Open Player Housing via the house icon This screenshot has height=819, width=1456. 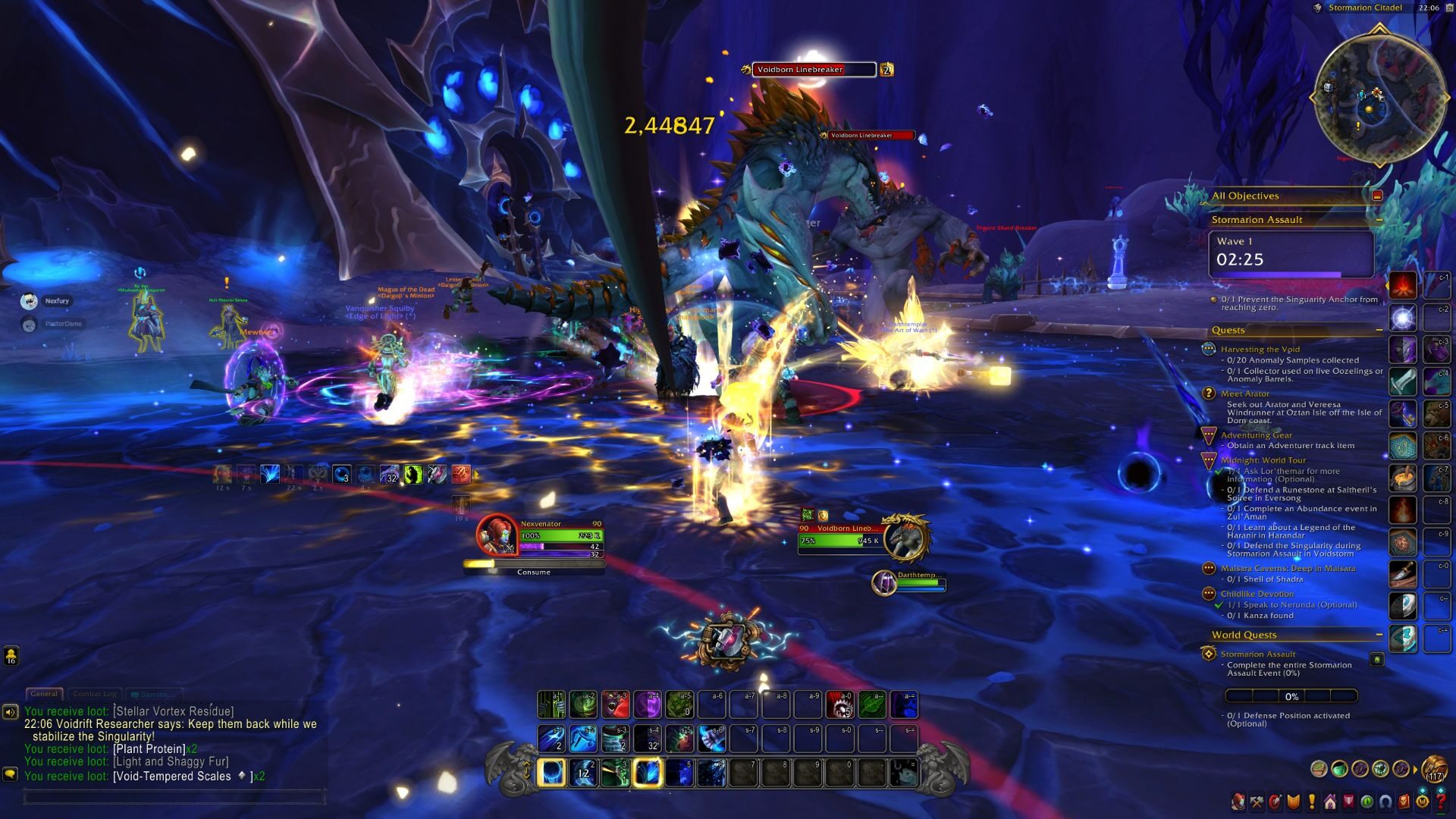(1330, 802)
